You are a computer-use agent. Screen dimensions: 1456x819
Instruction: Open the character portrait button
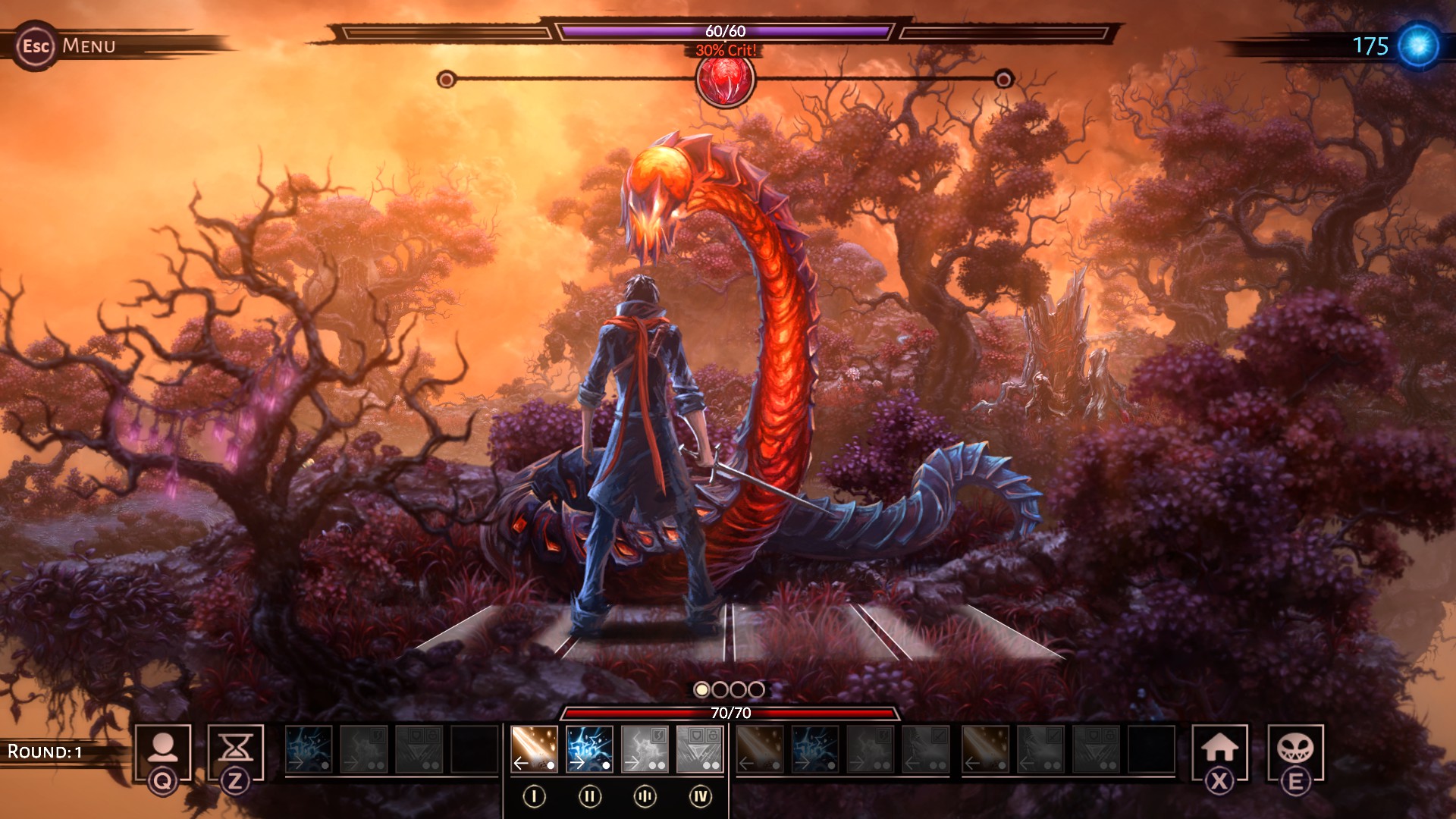pos(162,750)
